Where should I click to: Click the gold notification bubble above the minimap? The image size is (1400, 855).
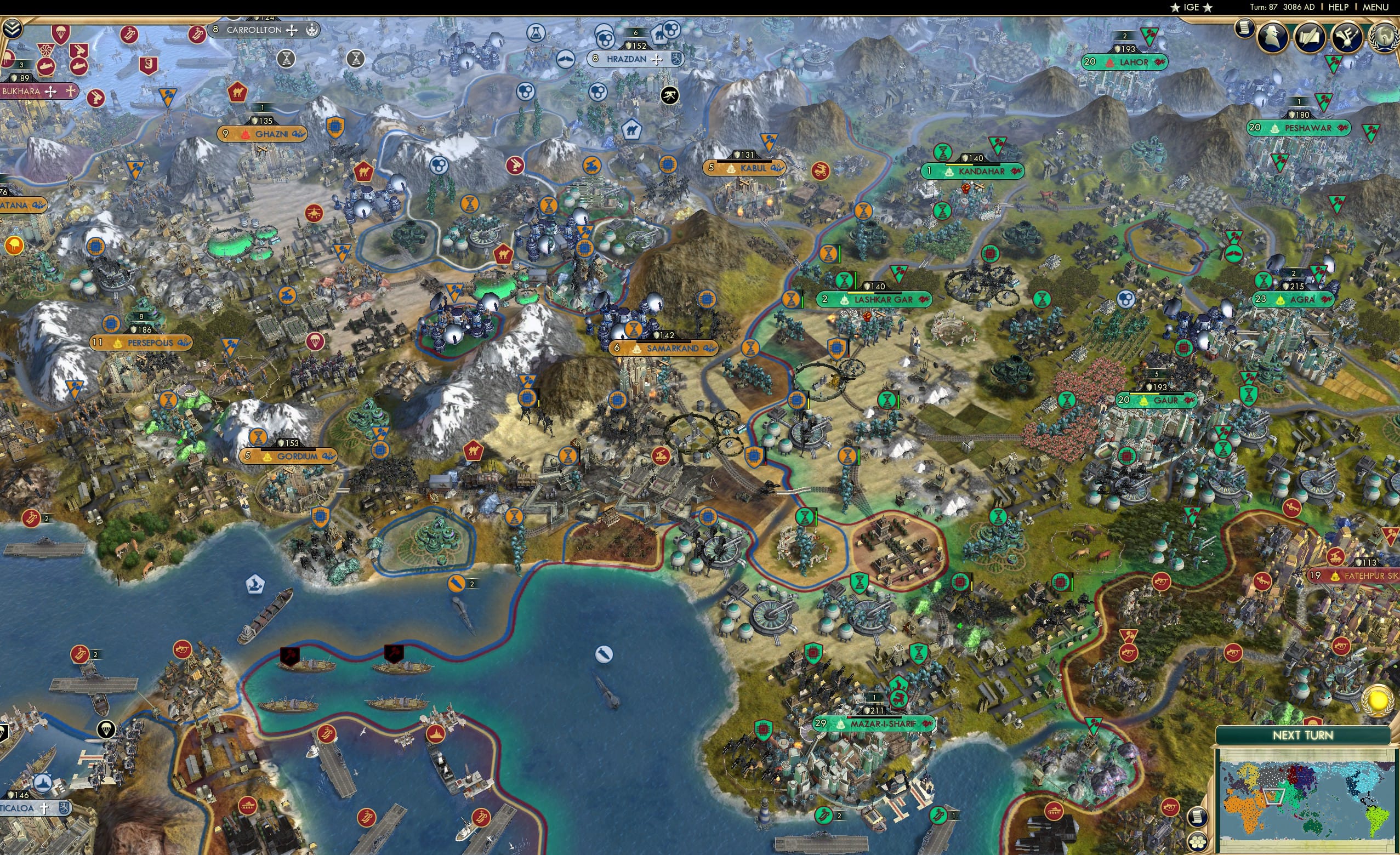[1377, 700]
